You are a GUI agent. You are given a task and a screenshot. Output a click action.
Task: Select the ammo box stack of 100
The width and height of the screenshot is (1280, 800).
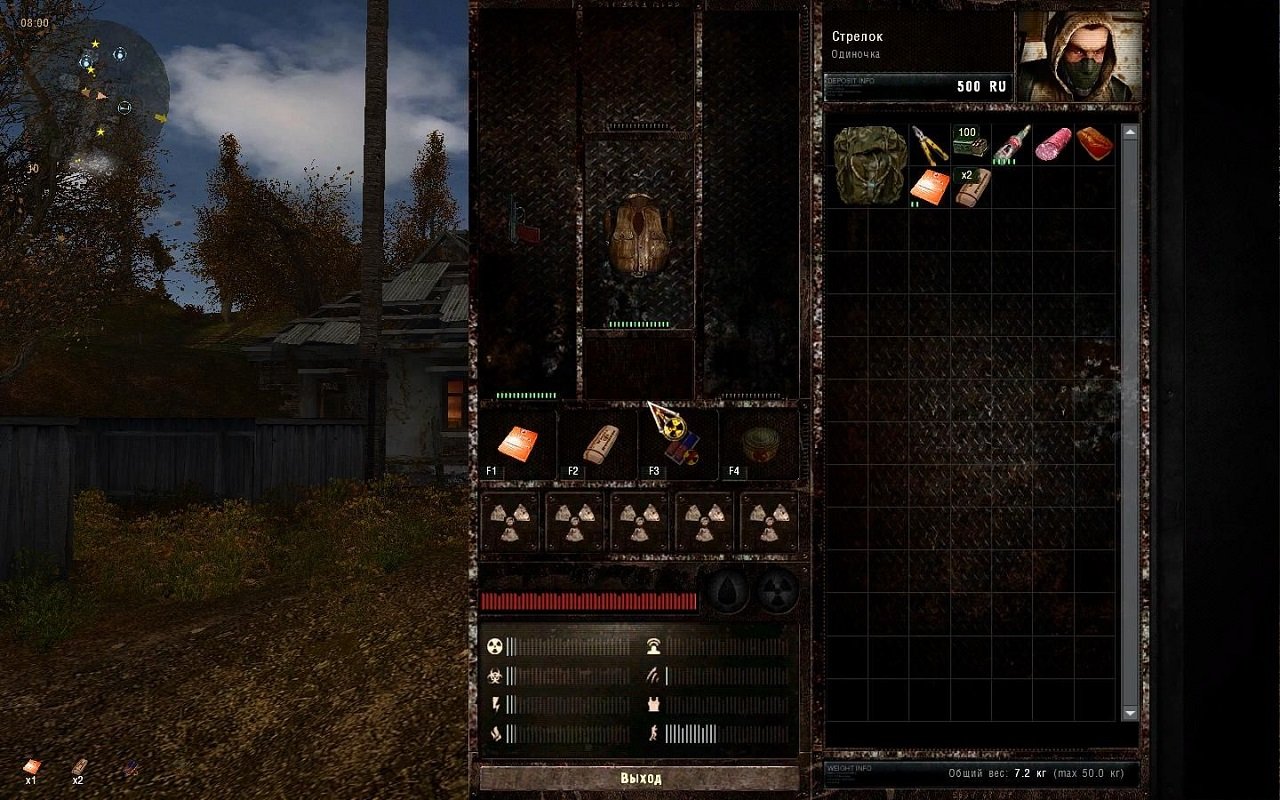[x=970, y=143]
